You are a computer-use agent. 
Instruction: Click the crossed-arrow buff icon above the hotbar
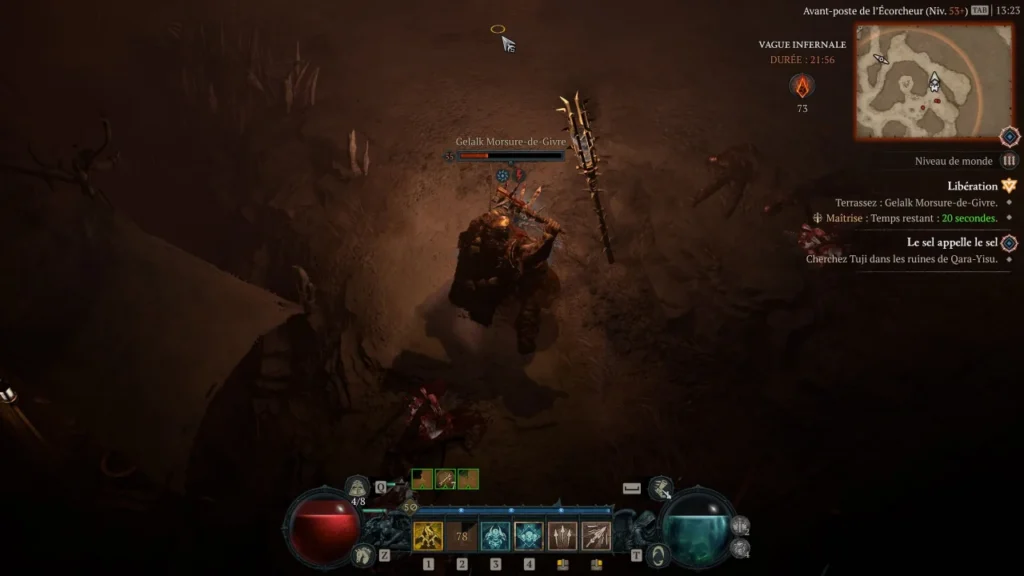tap(444, 479)
